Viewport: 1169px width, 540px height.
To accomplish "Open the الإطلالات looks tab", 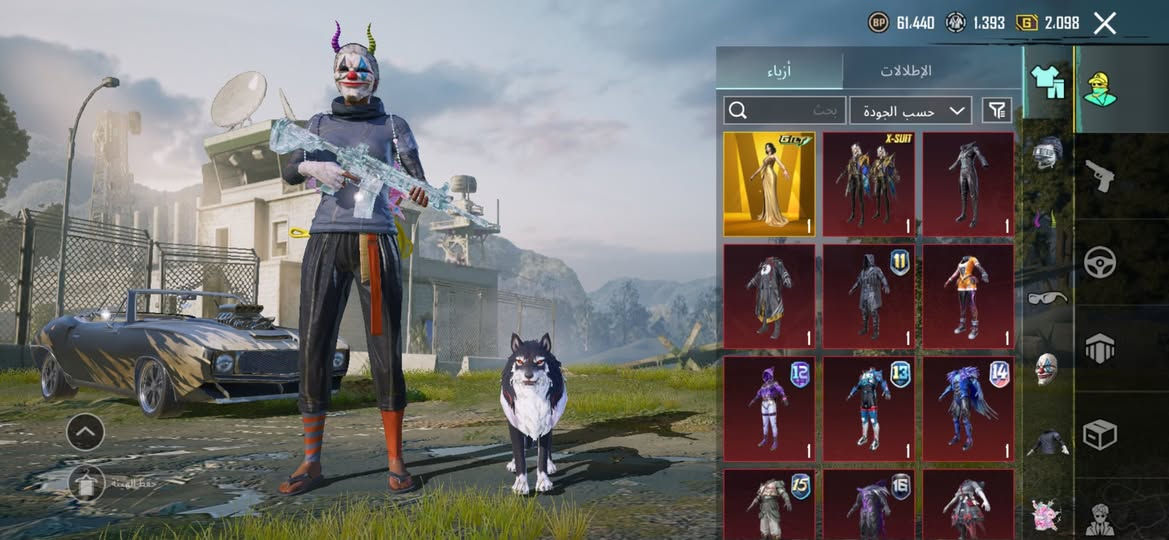I will pos(906,70).
